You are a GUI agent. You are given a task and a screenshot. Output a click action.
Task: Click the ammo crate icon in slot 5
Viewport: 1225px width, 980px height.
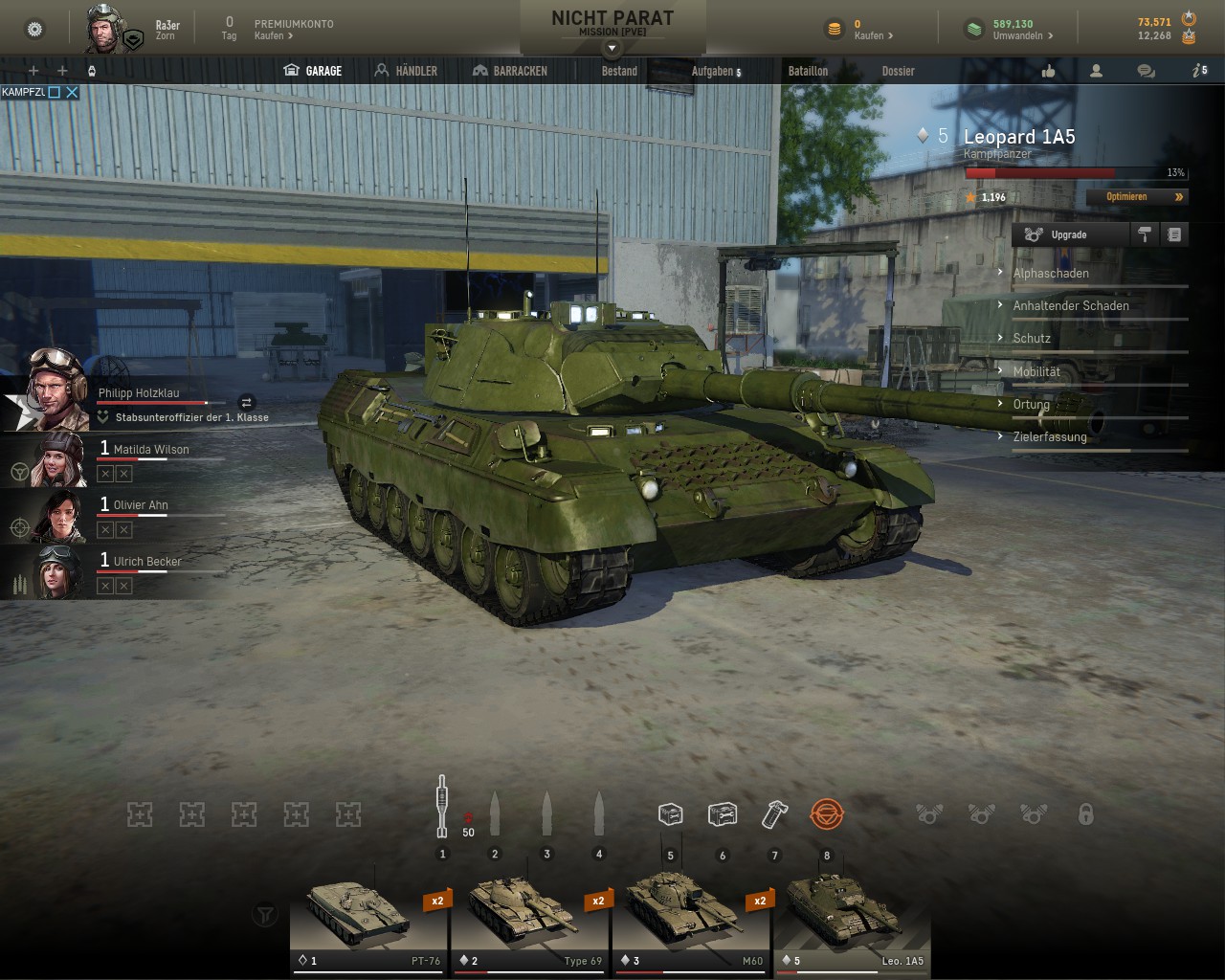(671, 813)
